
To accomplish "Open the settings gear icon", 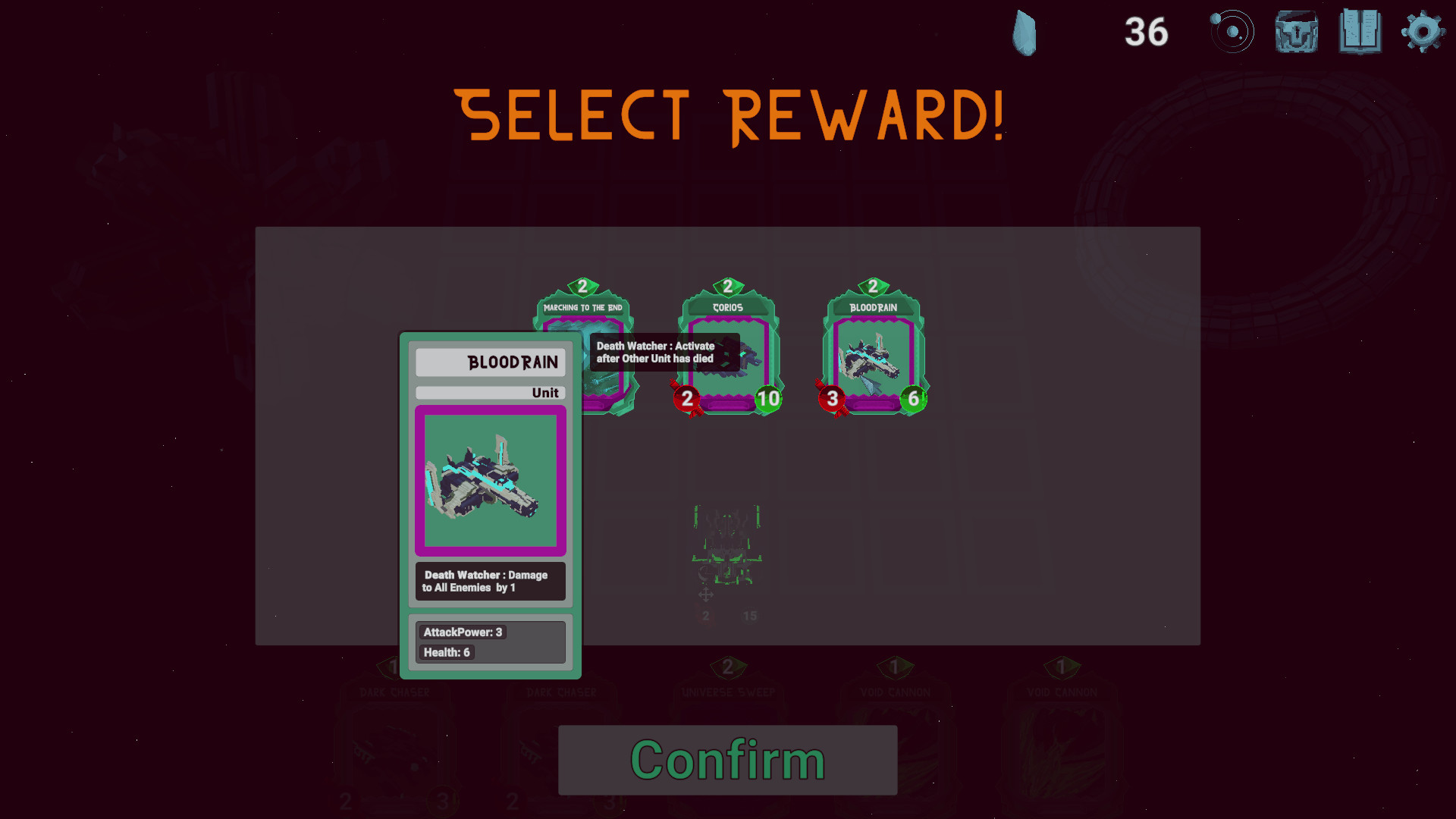I will point(1423,32).
